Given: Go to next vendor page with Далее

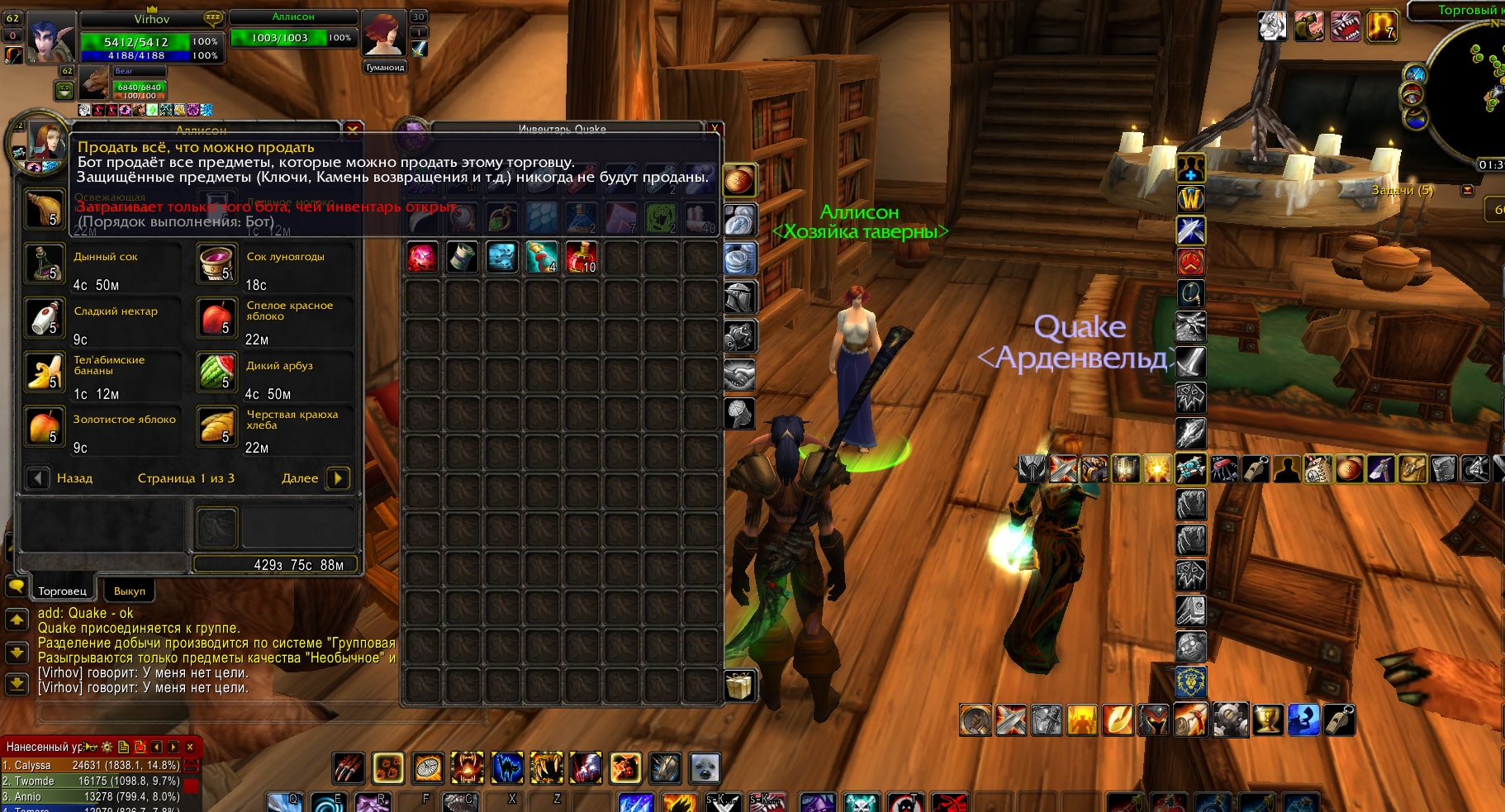Looking at the screenshot, I should coord(338,478).
